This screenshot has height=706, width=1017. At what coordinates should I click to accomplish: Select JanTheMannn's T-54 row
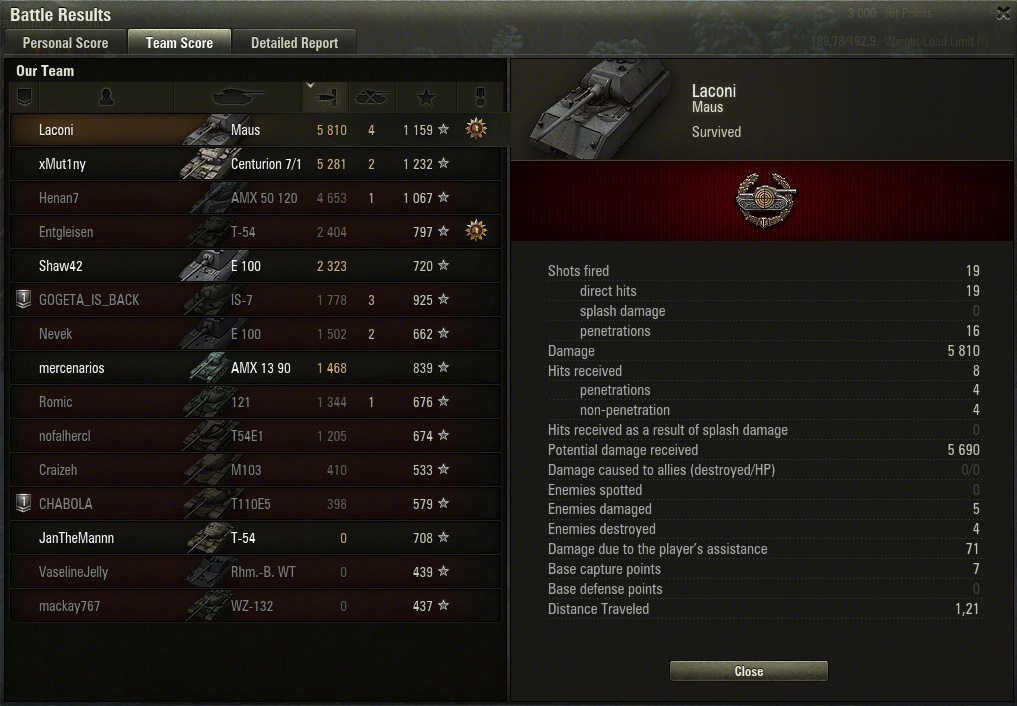(255, 538)
